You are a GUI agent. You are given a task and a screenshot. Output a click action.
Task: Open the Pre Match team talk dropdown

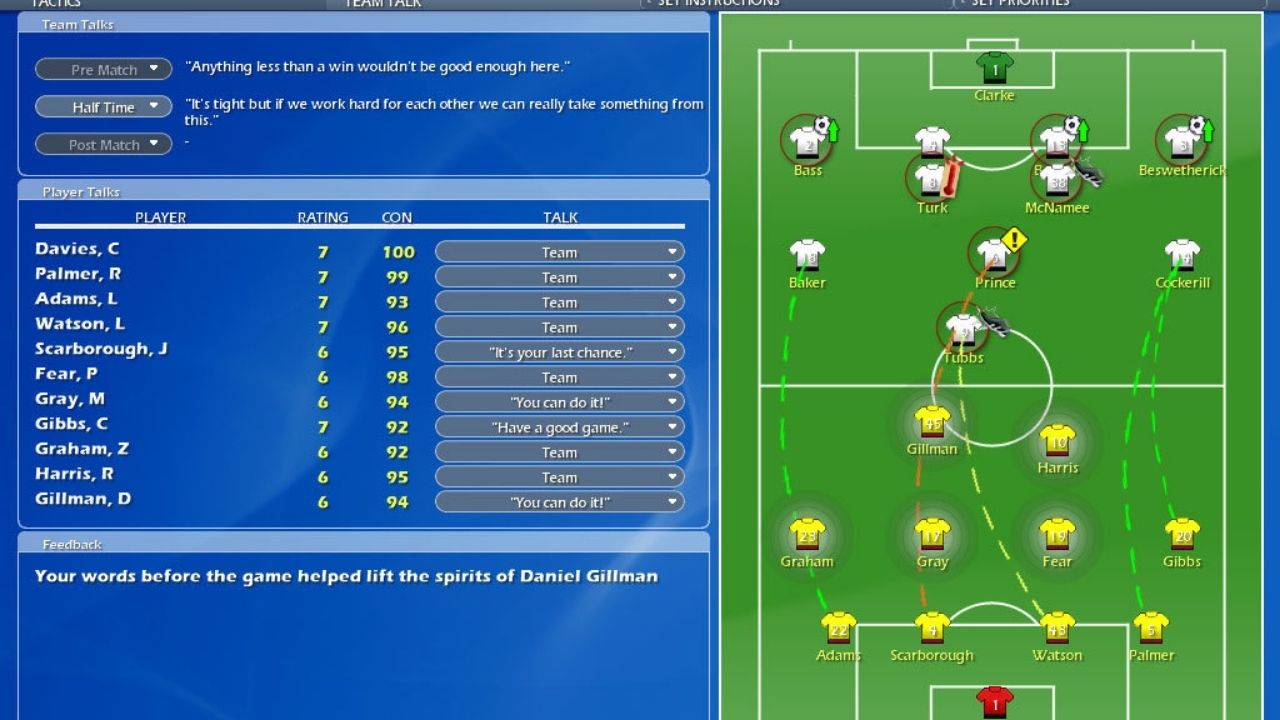click(104, 70)
